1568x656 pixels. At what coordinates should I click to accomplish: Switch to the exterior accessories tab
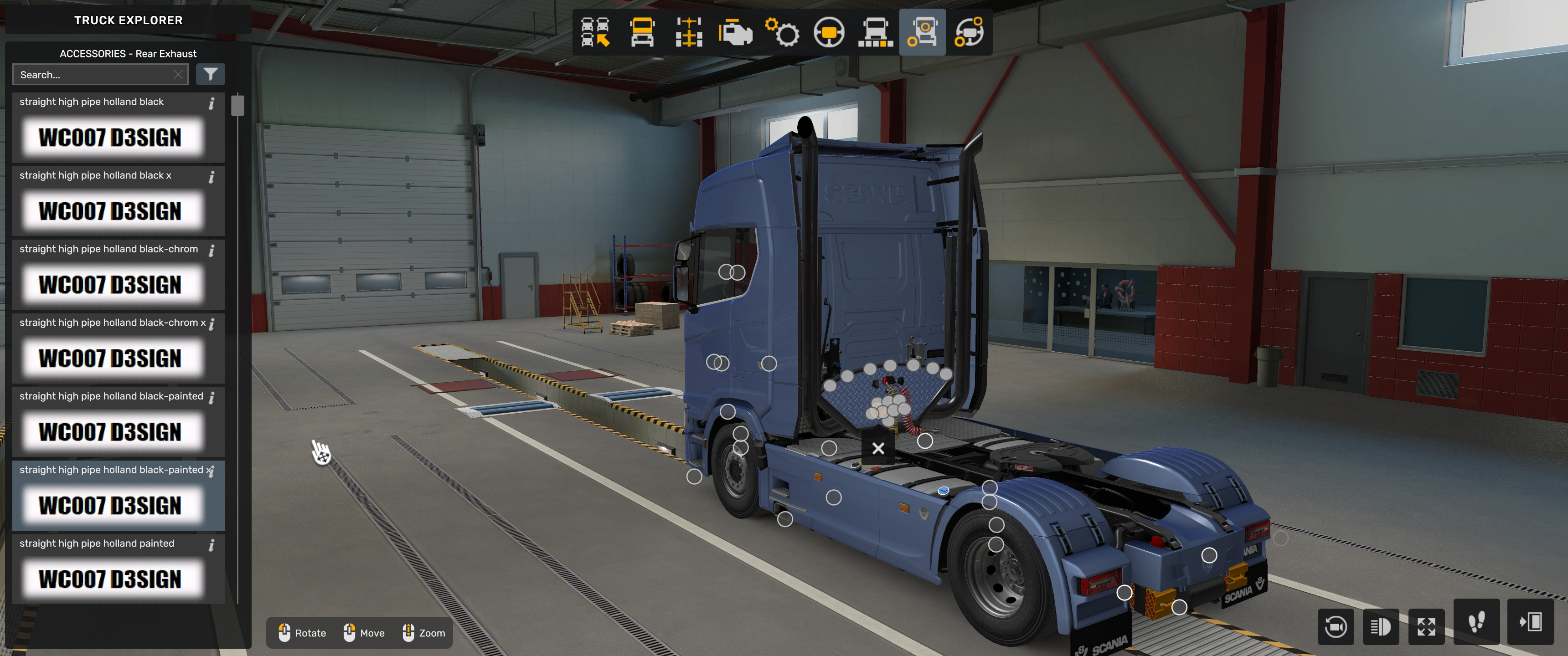coord(922,33)
